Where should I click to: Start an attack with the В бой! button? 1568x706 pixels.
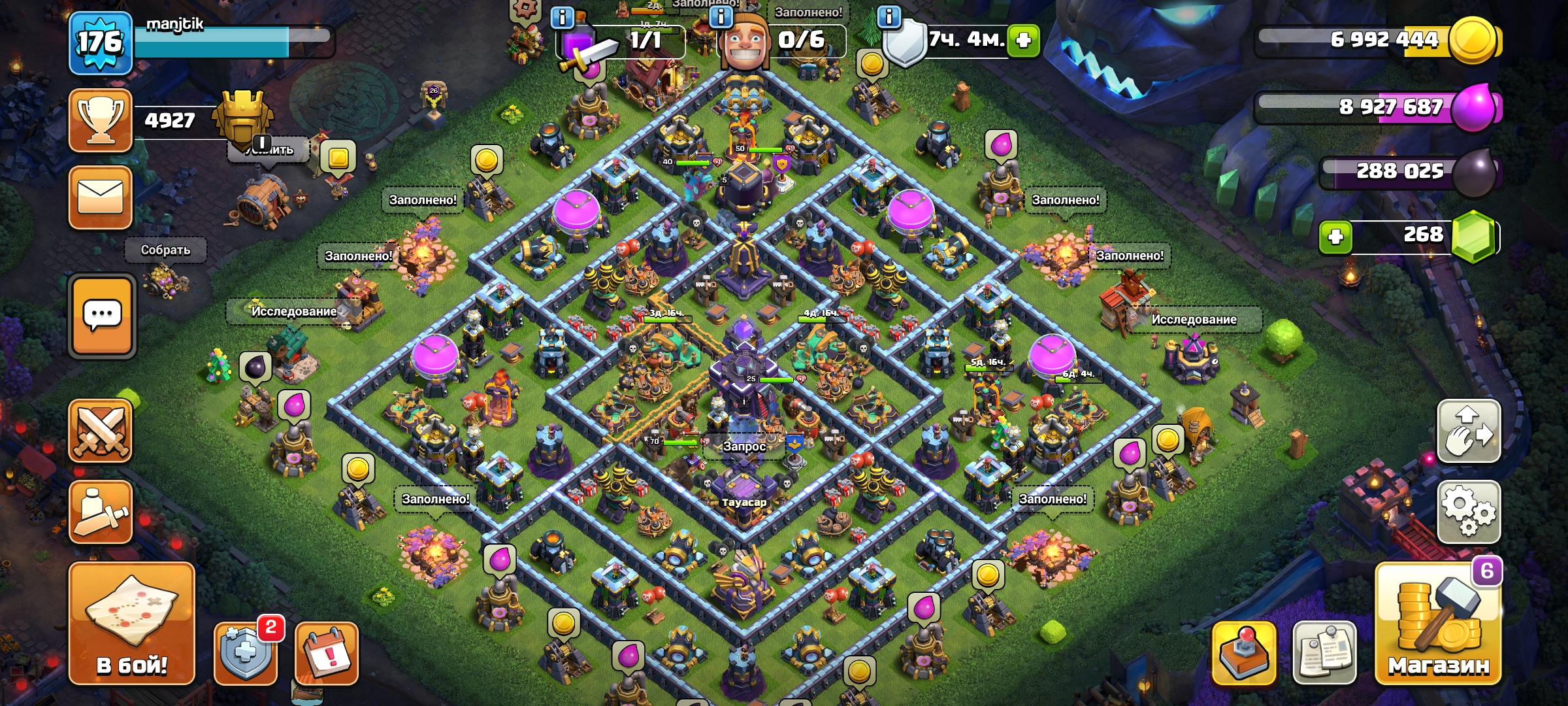click(x=132, y=623)
